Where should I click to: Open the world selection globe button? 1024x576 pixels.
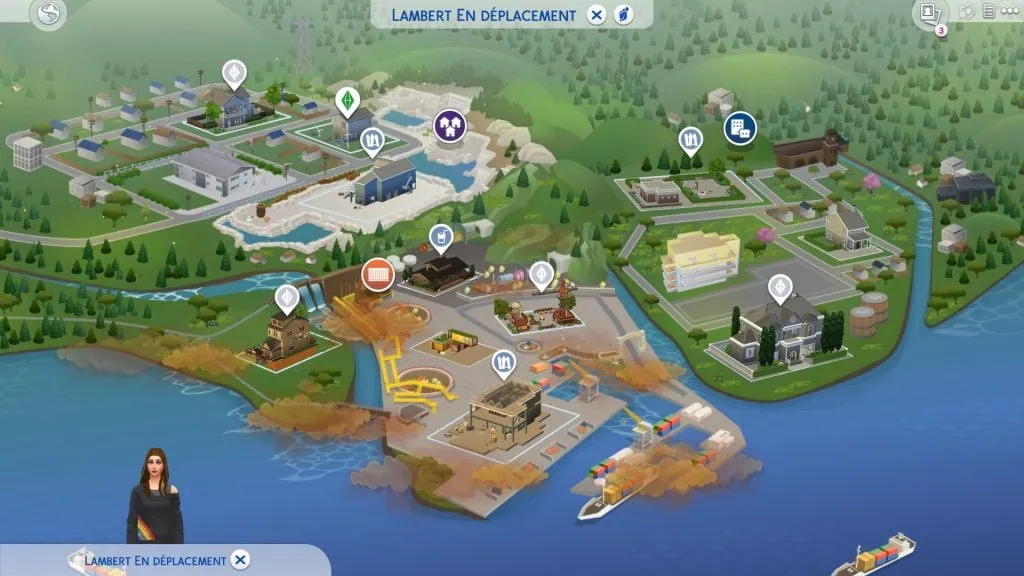pyautogui.click(x=48, y=14)
